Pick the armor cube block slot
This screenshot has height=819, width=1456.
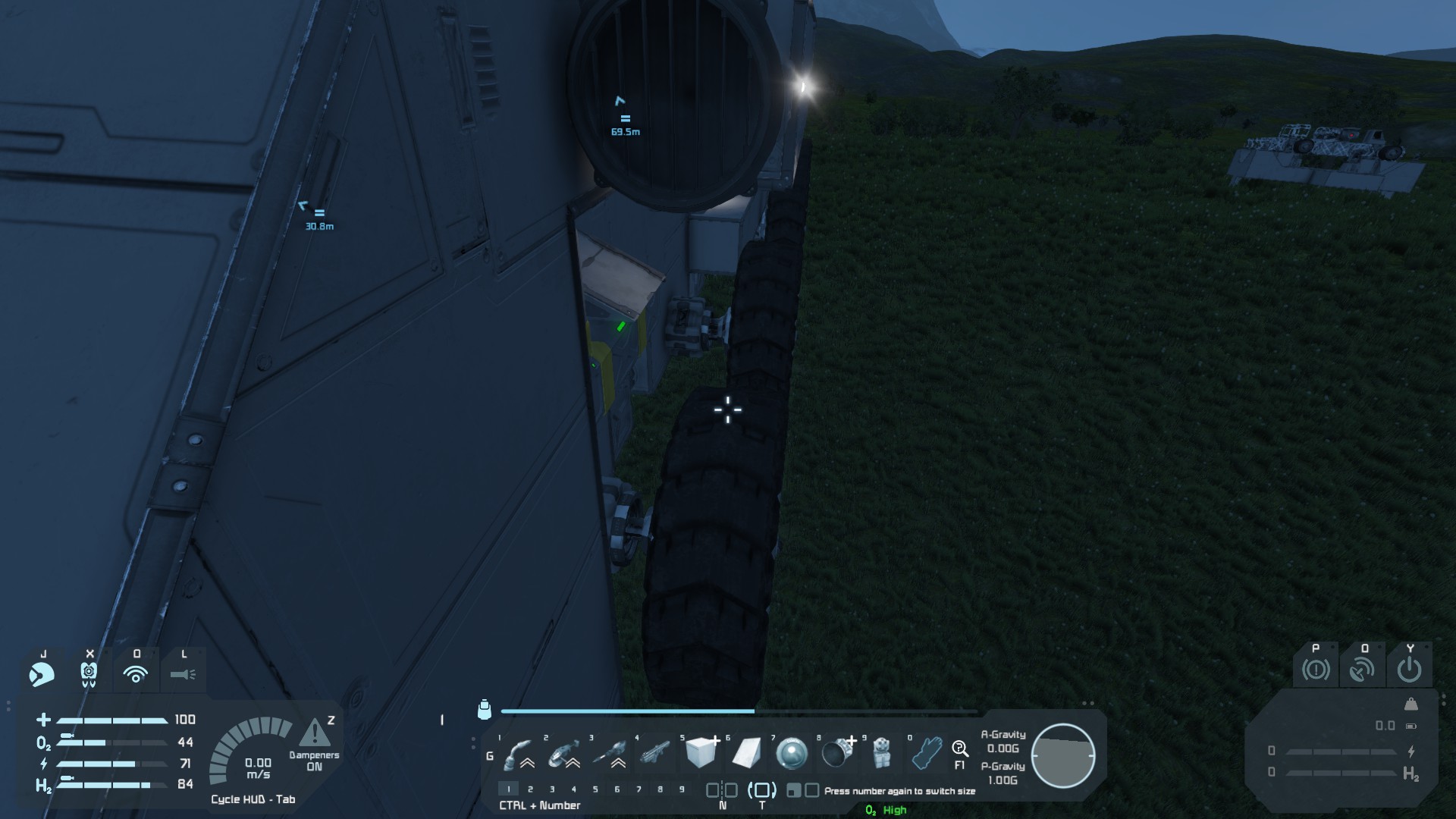pos(701,753)
